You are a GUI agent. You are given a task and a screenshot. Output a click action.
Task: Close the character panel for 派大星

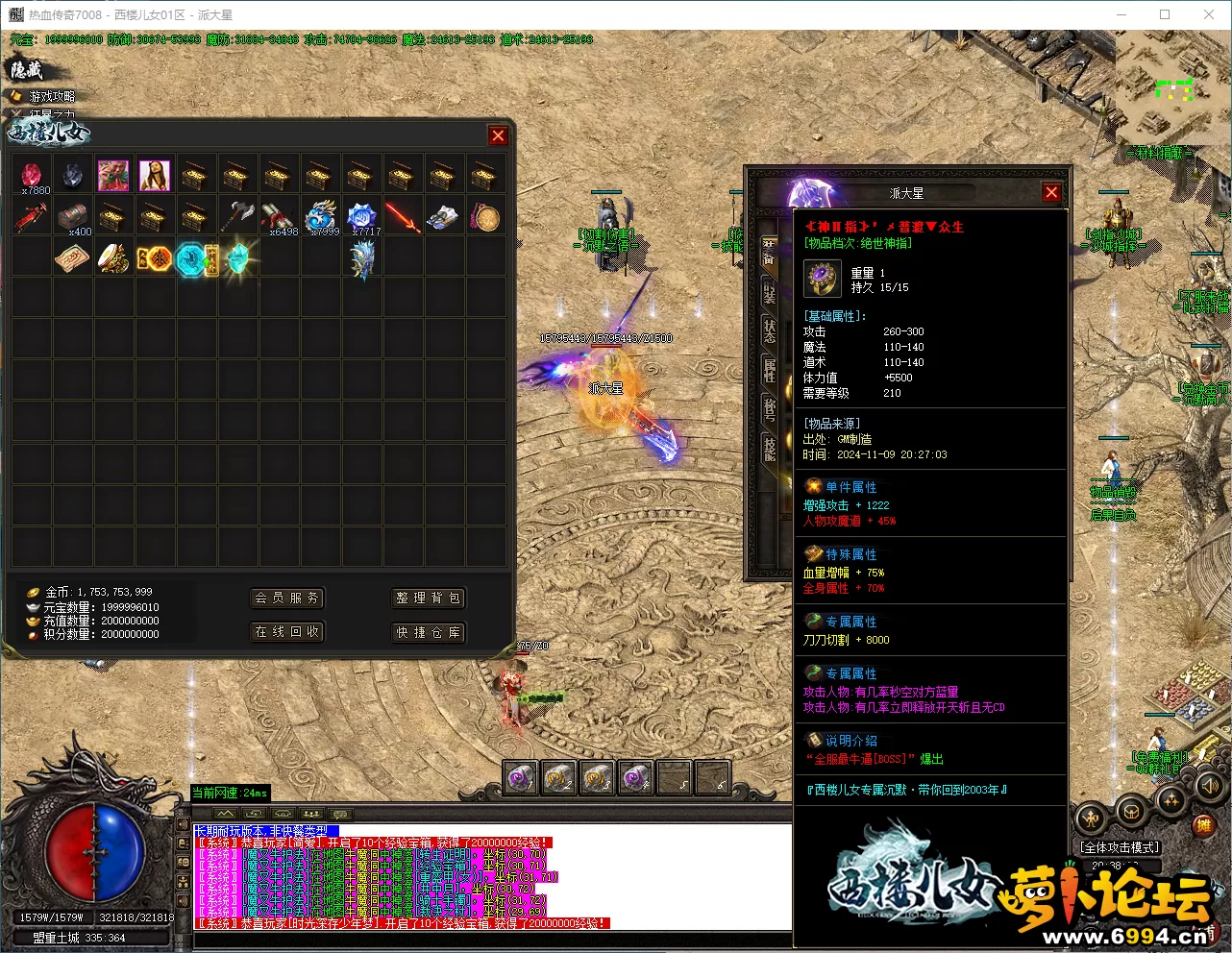pos(1051,192)
